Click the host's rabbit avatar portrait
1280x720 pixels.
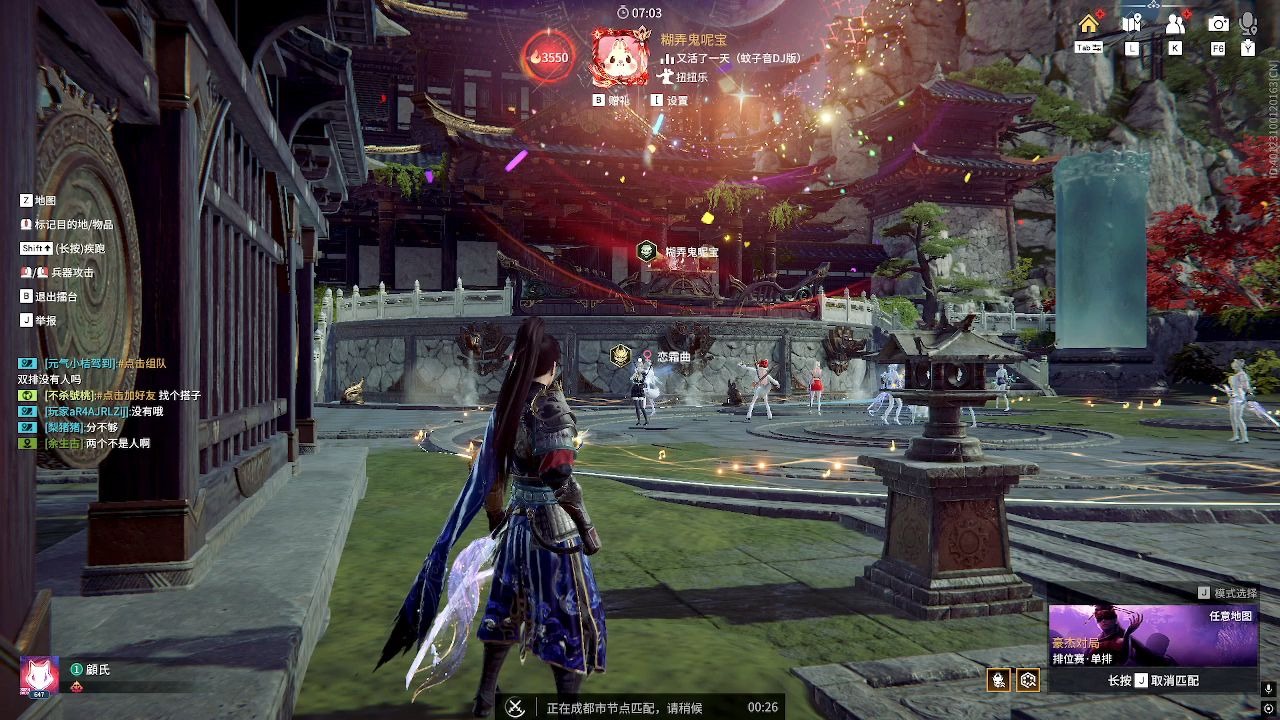click(x=618, y=57)
